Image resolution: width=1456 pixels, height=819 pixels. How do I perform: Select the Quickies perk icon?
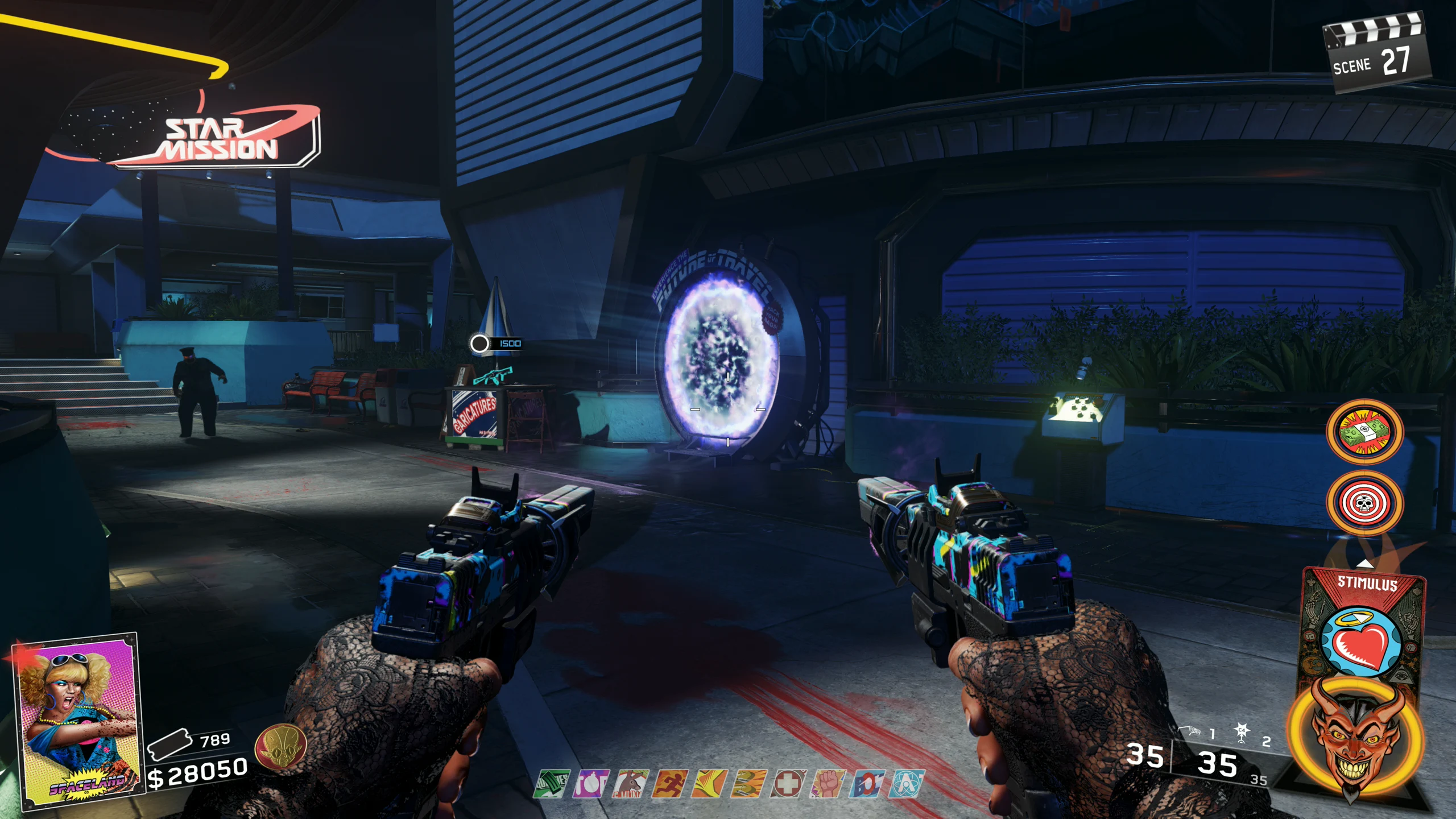click(x=551, y=784)
